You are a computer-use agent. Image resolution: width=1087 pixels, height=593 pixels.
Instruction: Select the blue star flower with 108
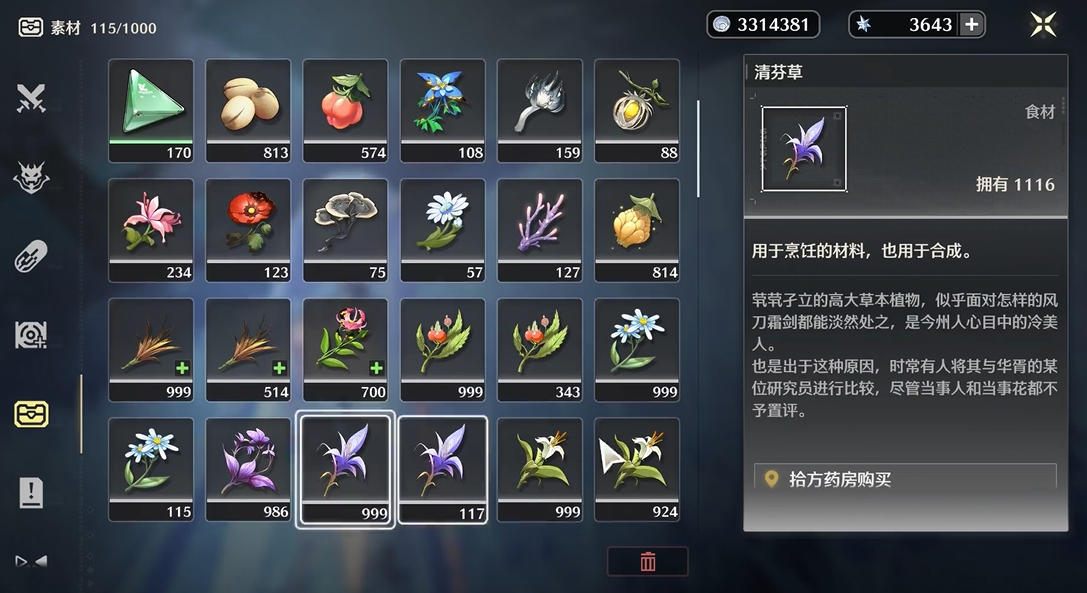443,110
